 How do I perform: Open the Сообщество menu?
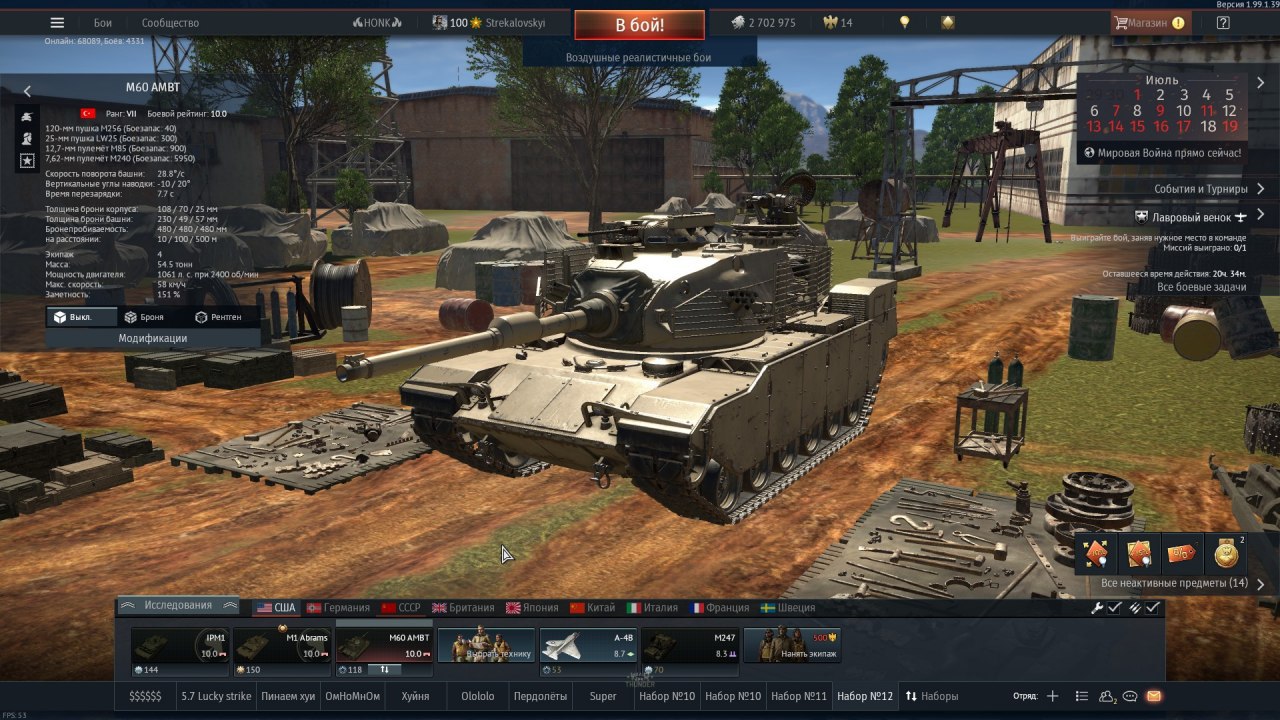pos(170,23)
